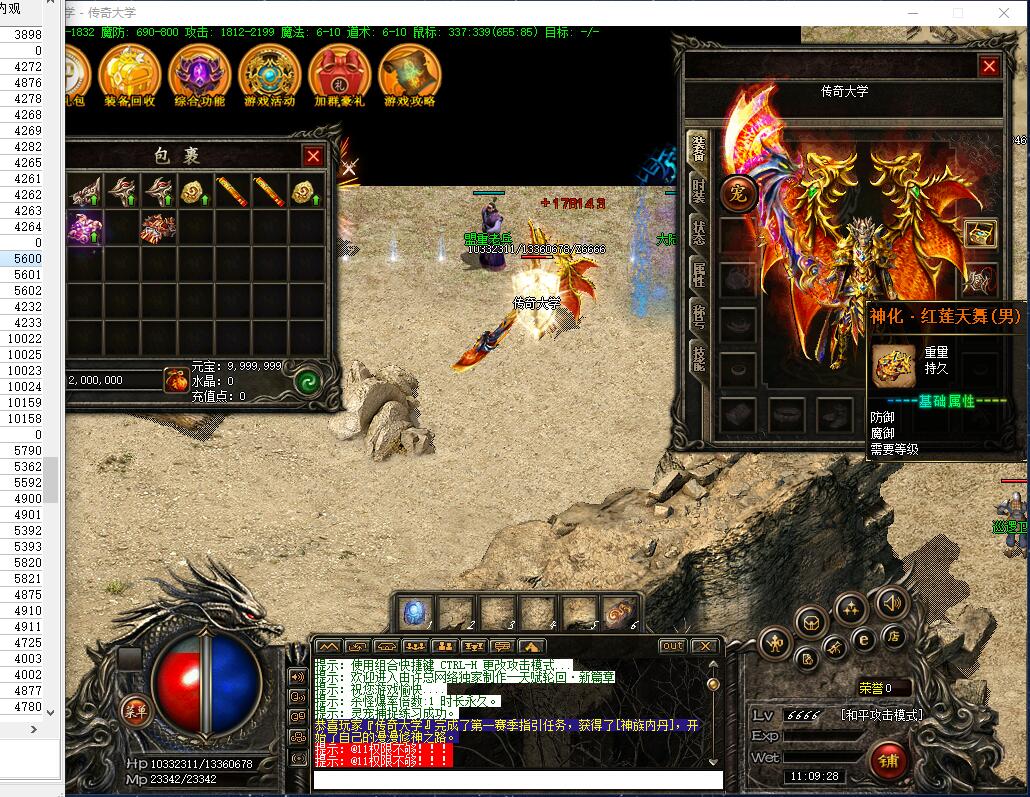The image size is (1030, 797).
Task: Close the 包裹 inventory window
Action: 313,156
